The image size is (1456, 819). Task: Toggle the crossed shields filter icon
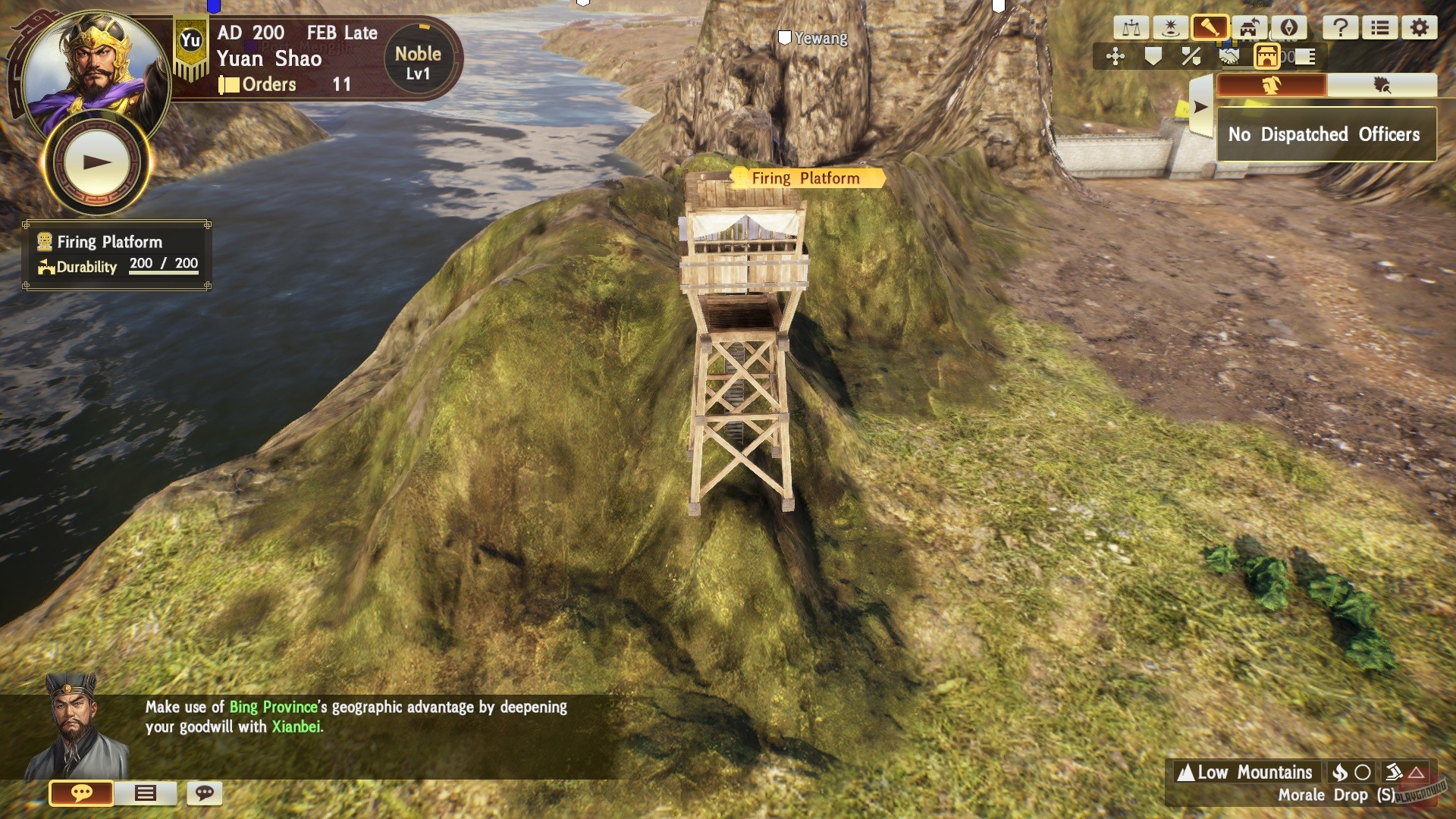(1191, 57)
